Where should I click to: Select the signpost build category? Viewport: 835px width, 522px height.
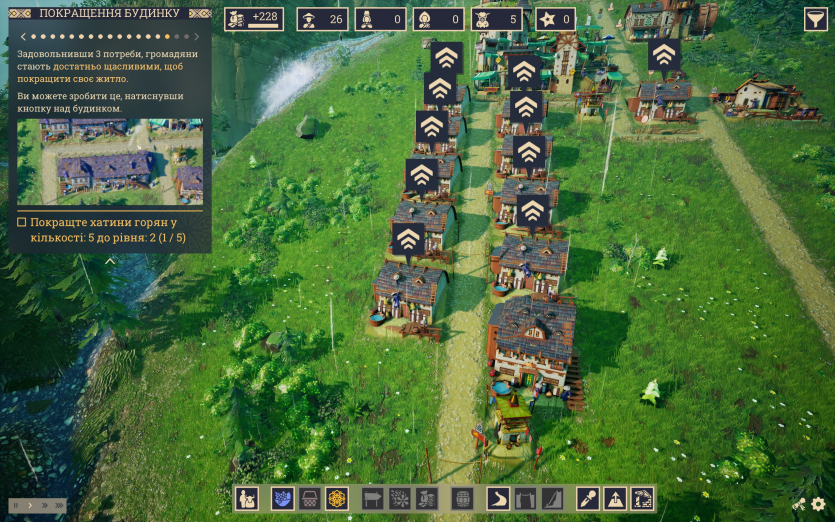372,498
